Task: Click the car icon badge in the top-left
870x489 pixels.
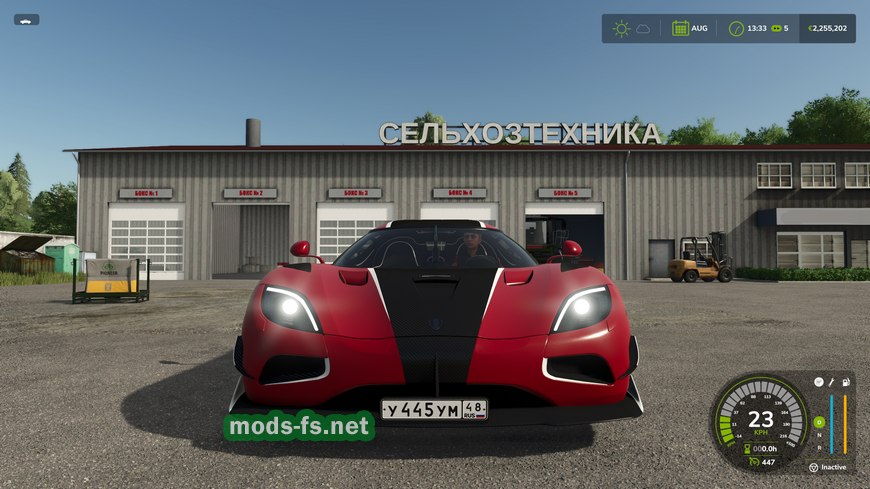Action: (x=26, y=19)
